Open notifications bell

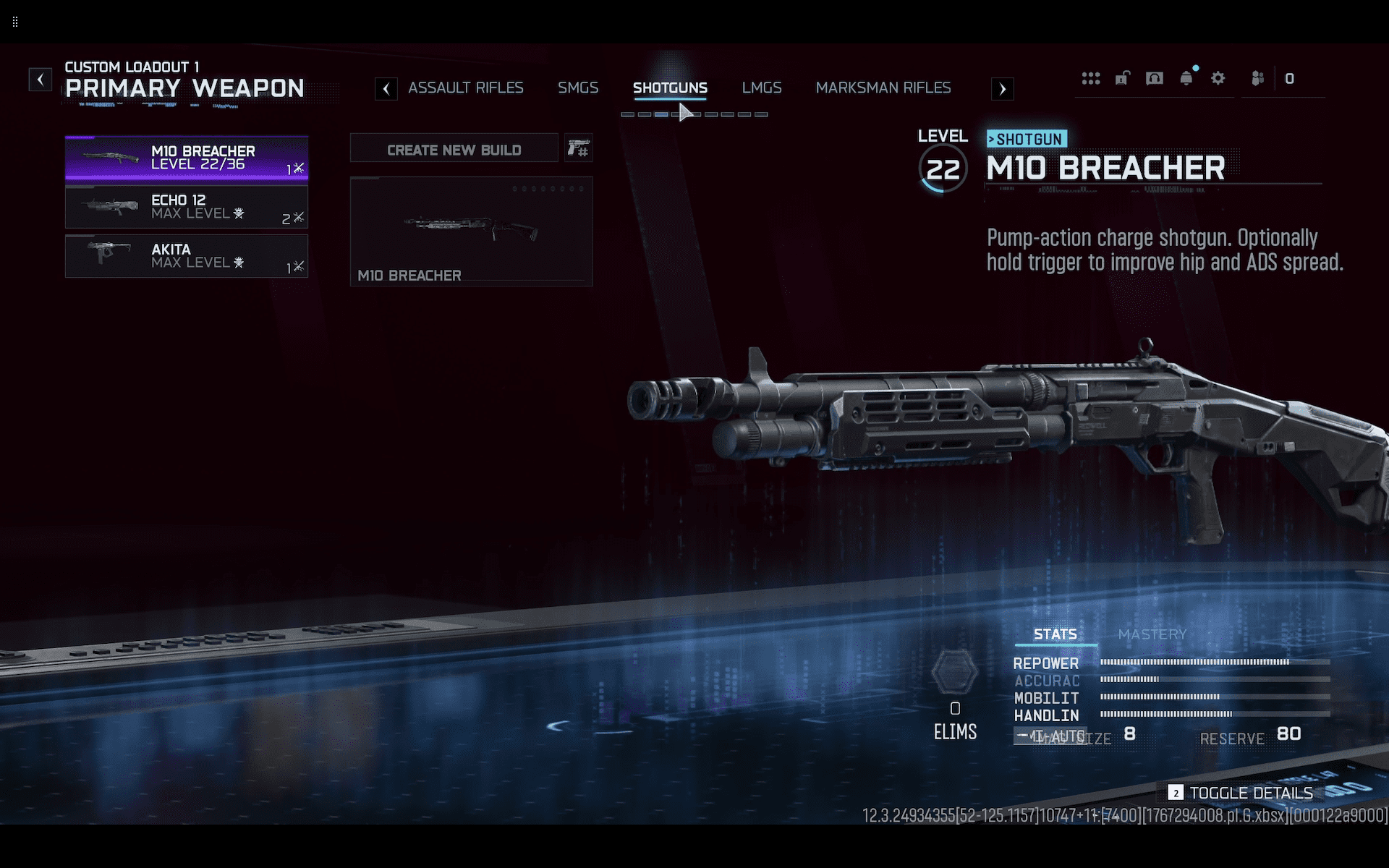click(1186, 78)
